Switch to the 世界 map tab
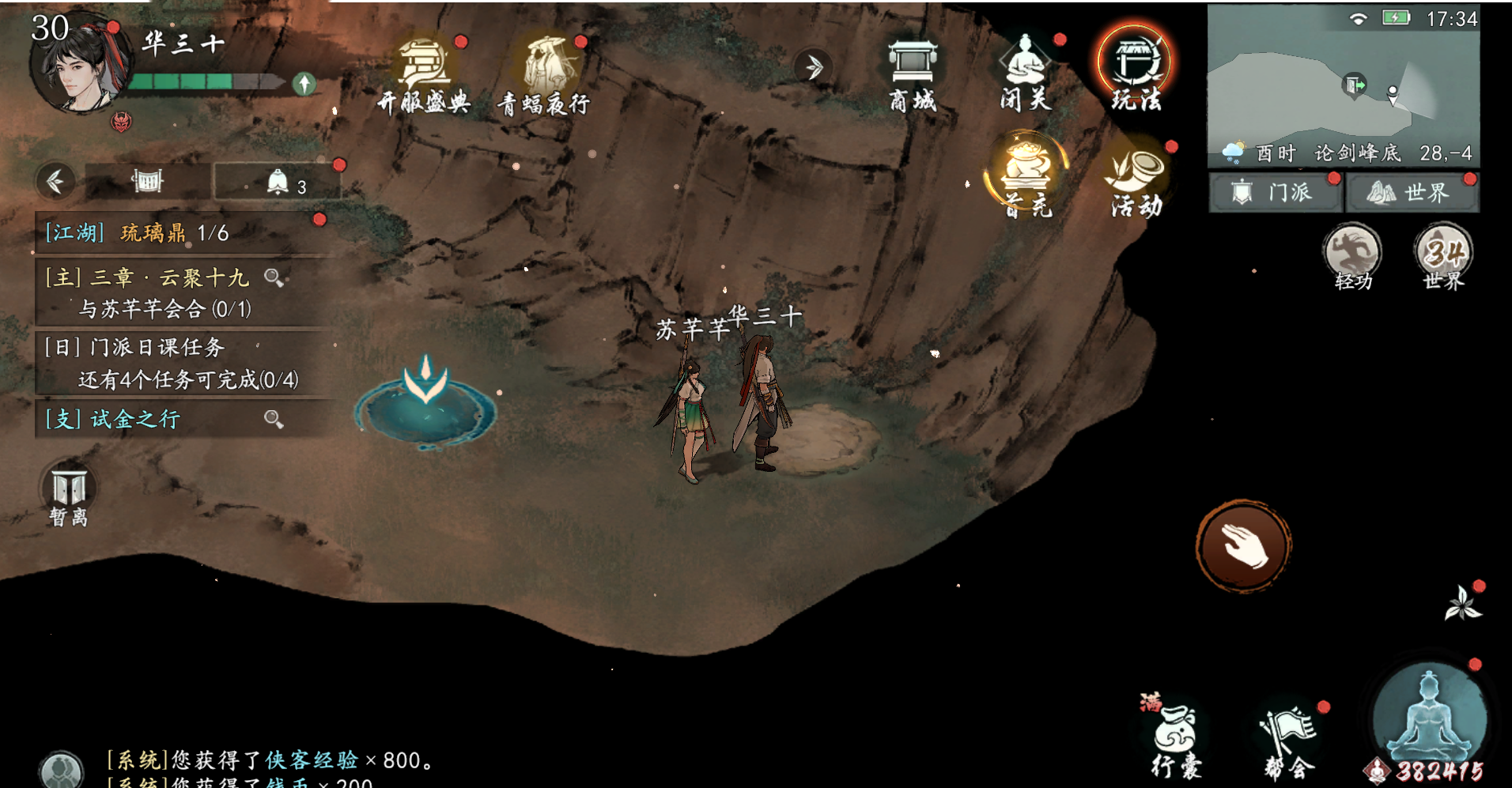 click(x=1411, y=192)
